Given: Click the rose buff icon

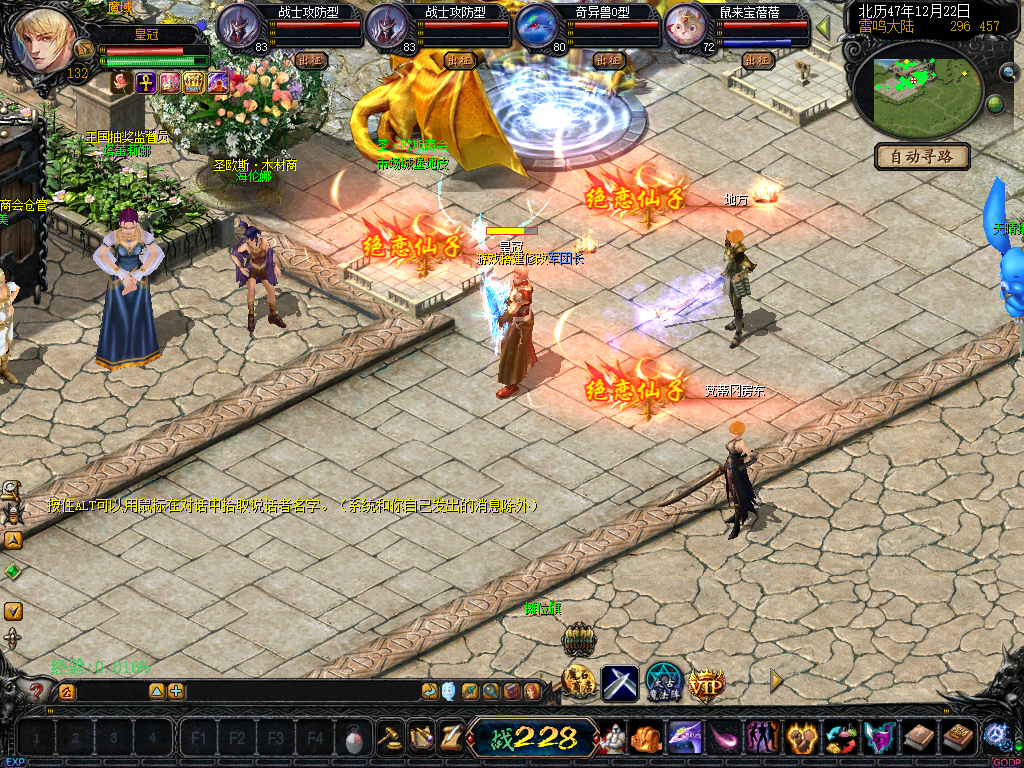Looking at the screenshot, I should 122,83.
